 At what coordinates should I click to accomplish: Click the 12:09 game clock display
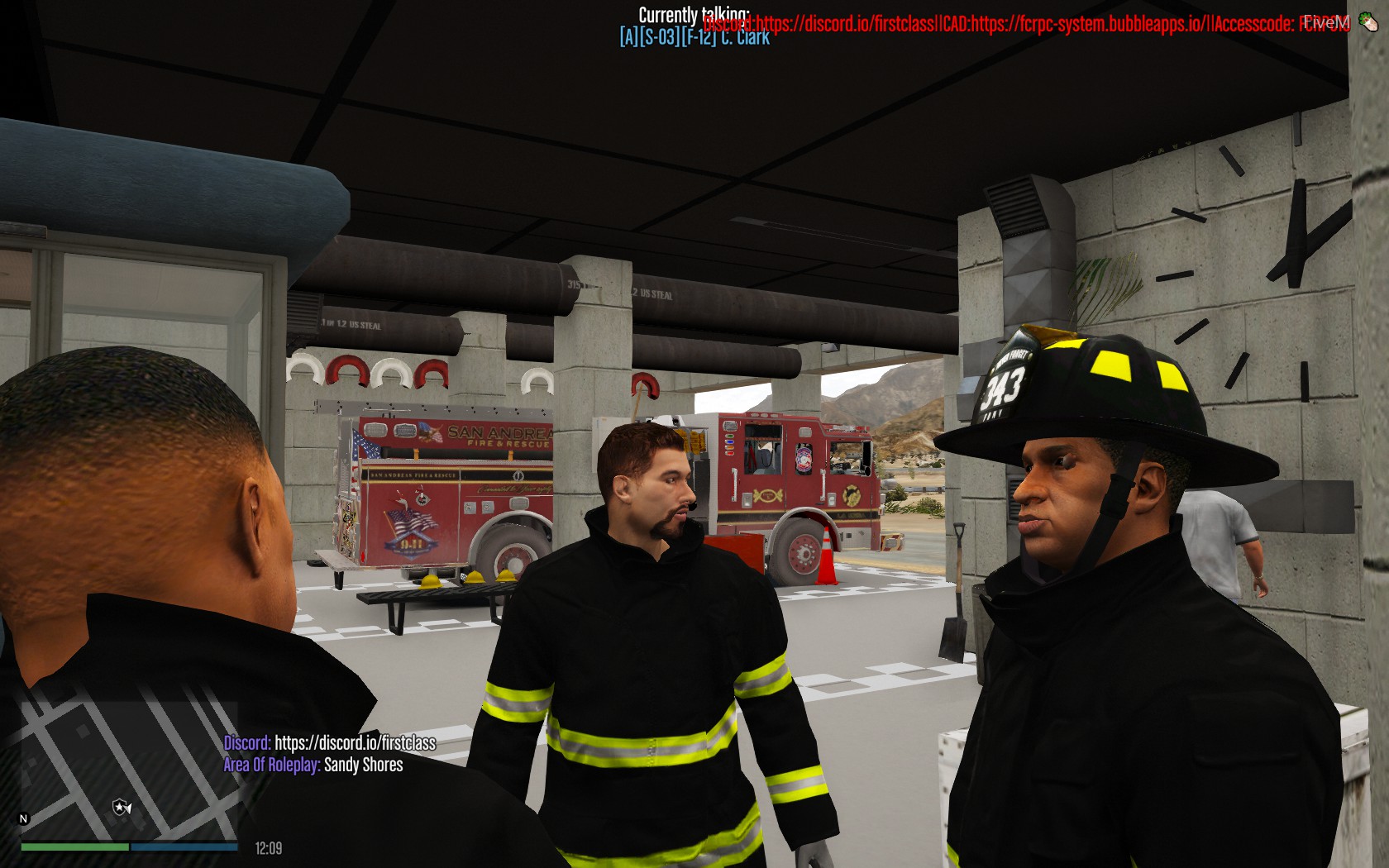(268, 847)
